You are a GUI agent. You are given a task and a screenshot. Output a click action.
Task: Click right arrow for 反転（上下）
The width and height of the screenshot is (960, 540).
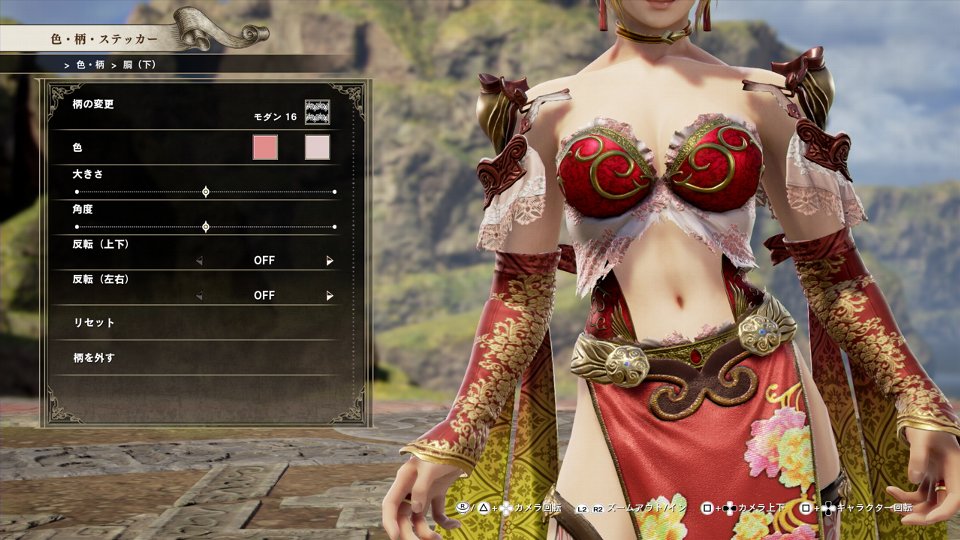coord(329,260)
